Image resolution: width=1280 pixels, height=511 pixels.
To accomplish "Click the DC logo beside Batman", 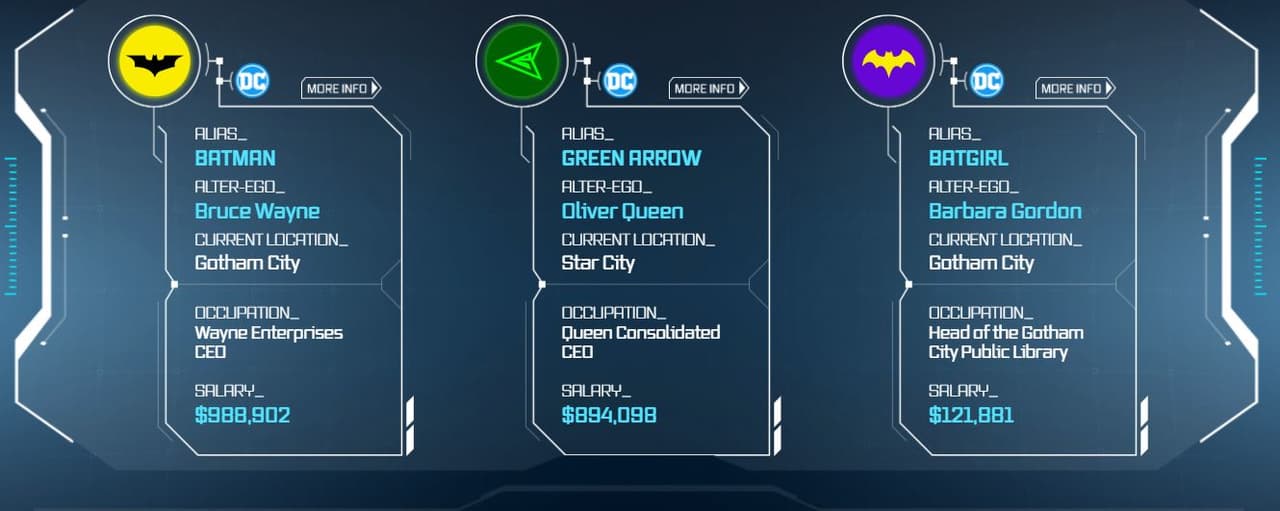I will tap(252, 81).
